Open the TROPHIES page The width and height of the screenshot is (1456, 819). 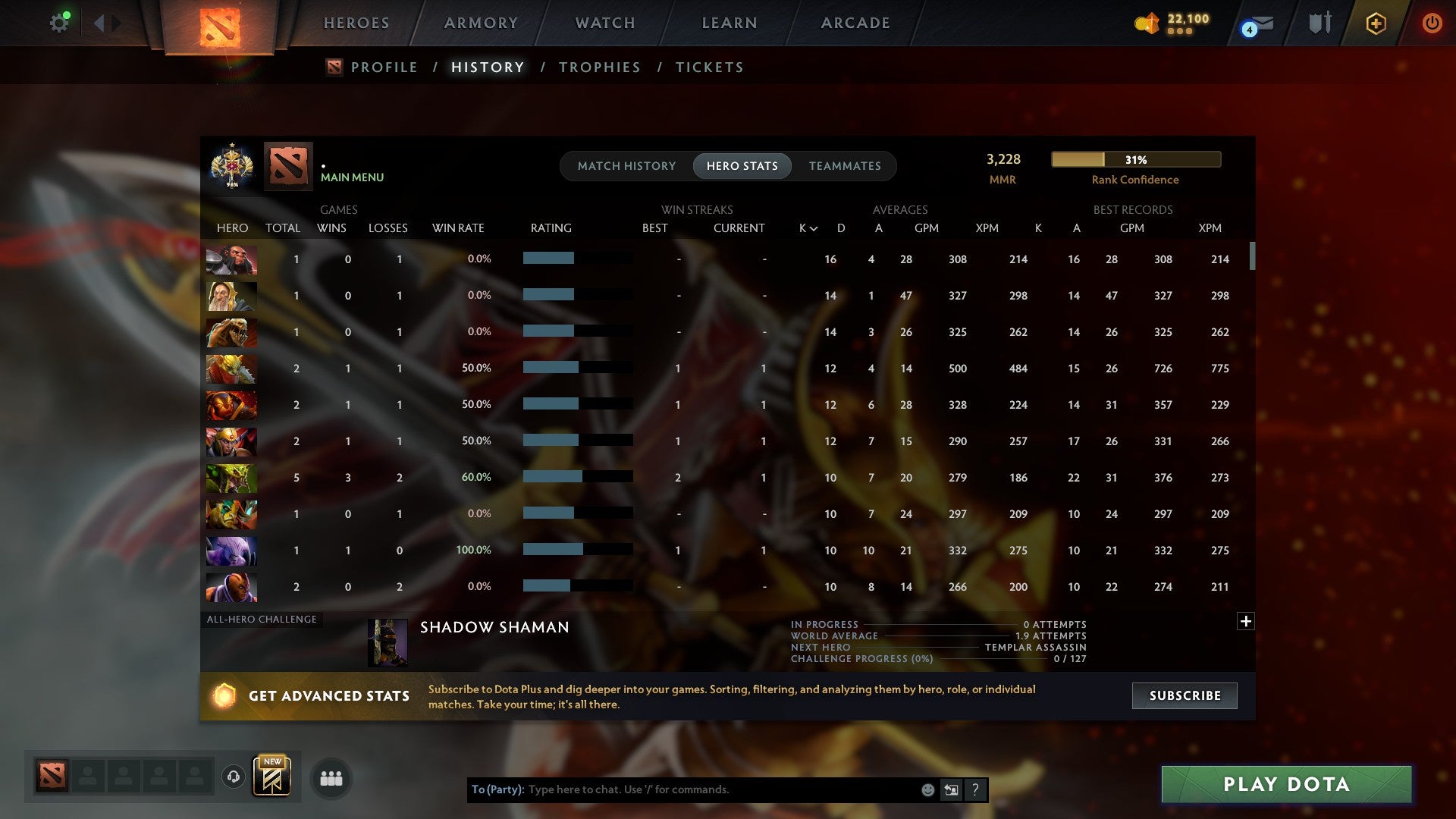[x=599, y=67]
